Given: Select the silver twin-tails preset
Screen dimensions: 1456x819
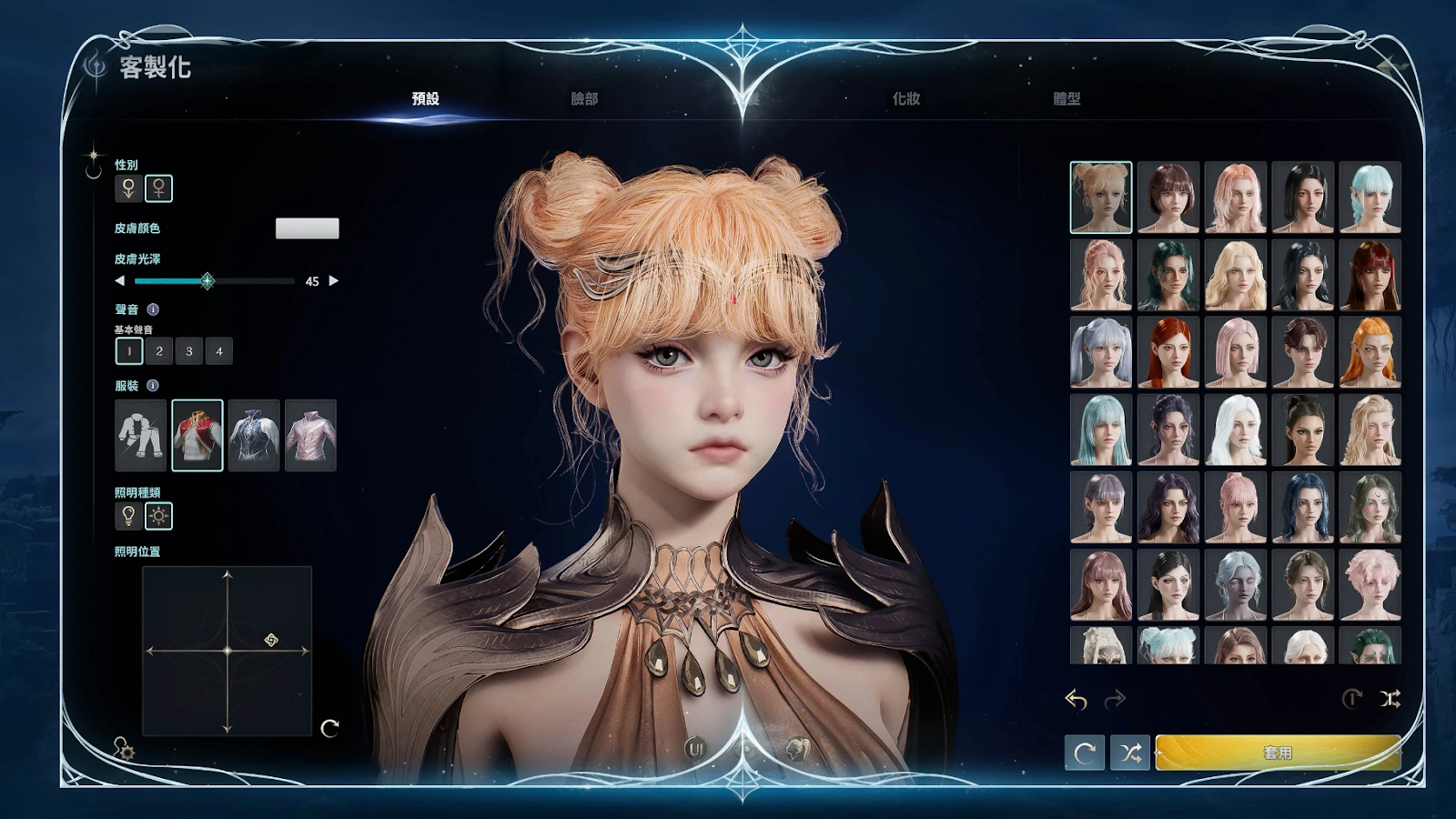Looking at the screenshot, I should (1101, 352).
